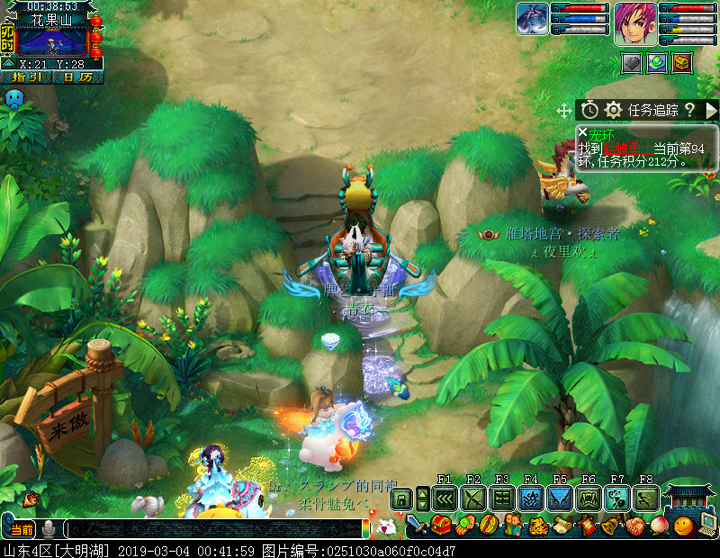Click the grey heart buff icon
This screenshot has height=558, width=720.
(632, 62)
